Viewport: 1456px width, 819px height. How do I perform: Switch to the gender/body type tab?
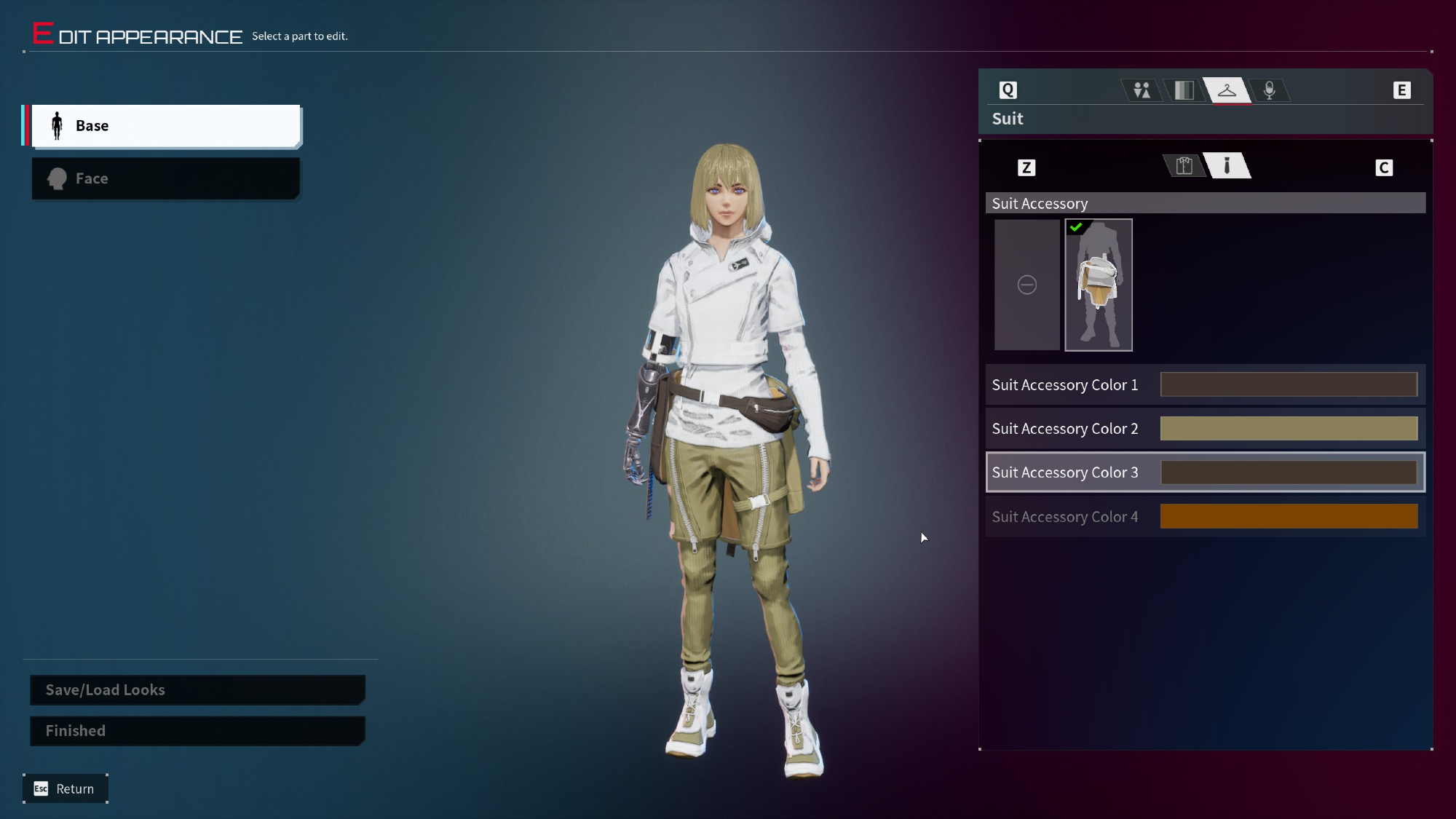[x=1142, y=90]
